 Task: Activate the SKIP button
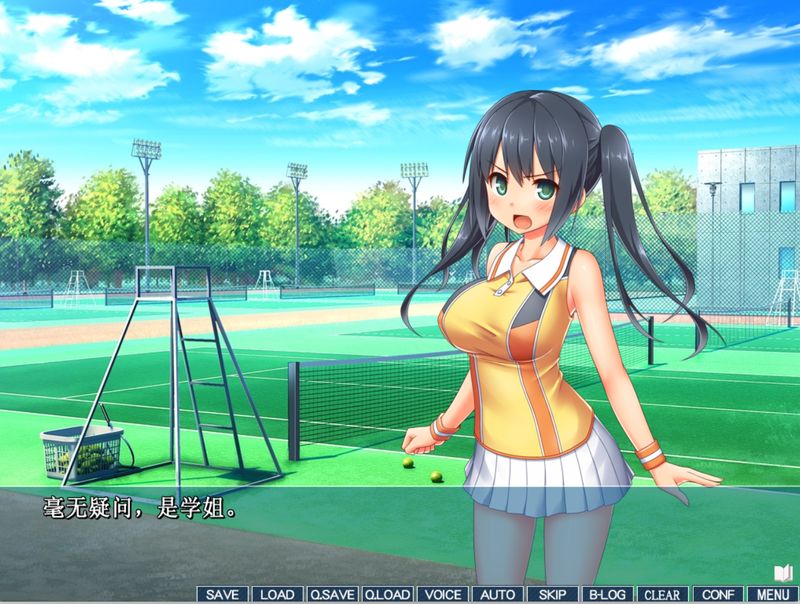pyautogui.click(x=552, y=594)
